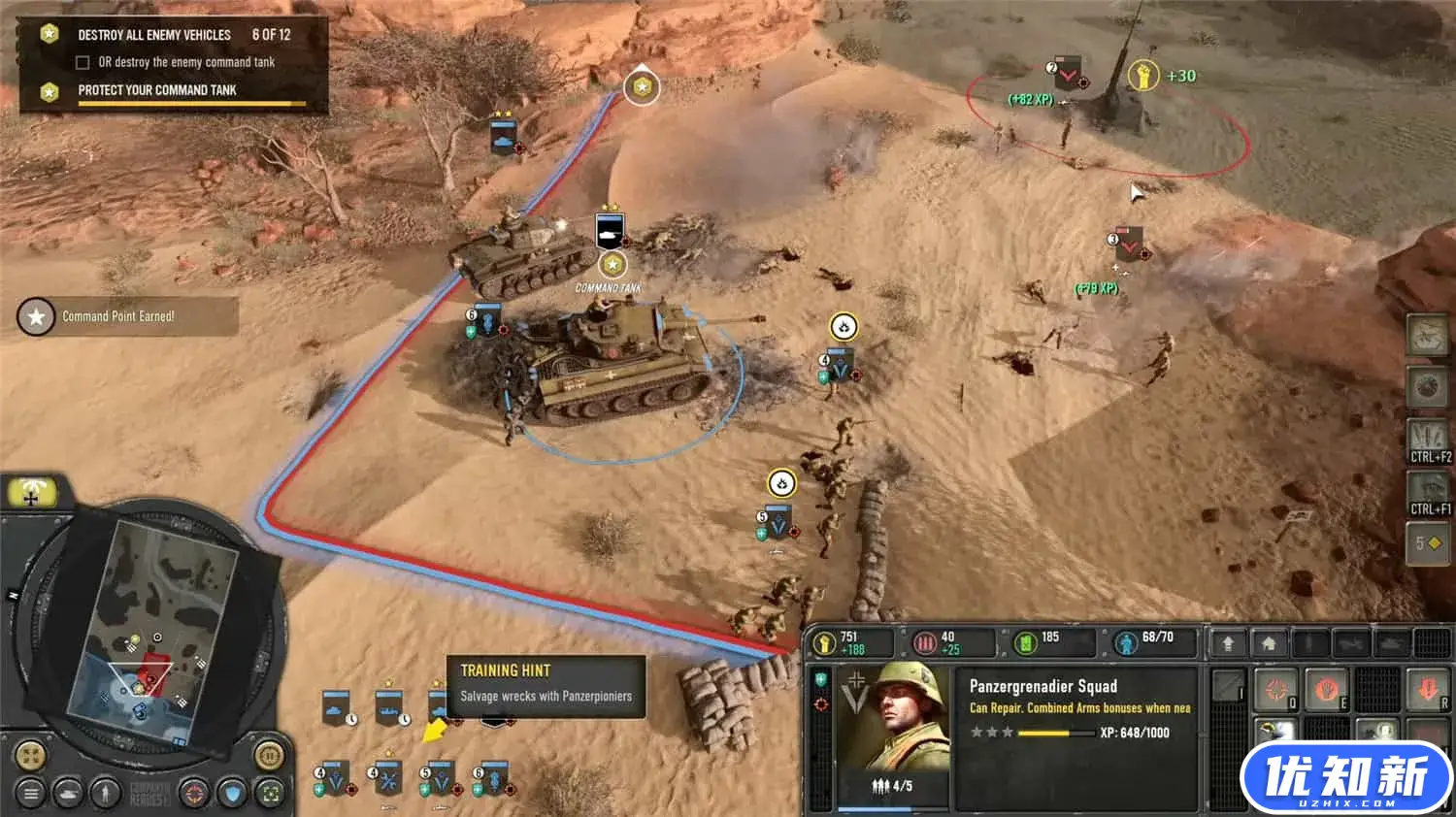
Task: Switch to the infantry tab beside the minimap
Action: tap(106, 794)
